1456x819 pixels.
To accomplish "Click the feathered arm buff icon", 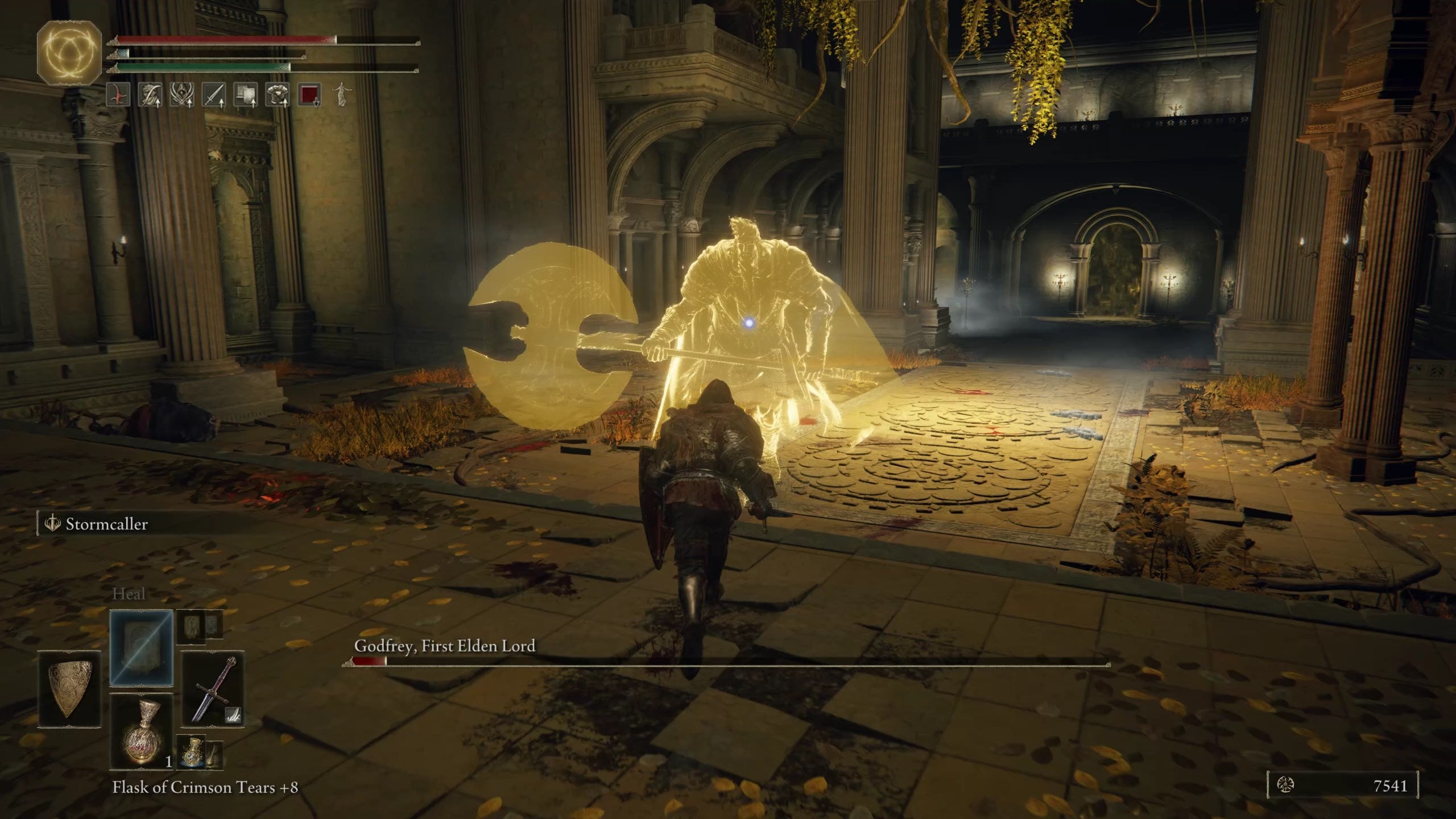I will pyautogui.click(x=150, y=94).
